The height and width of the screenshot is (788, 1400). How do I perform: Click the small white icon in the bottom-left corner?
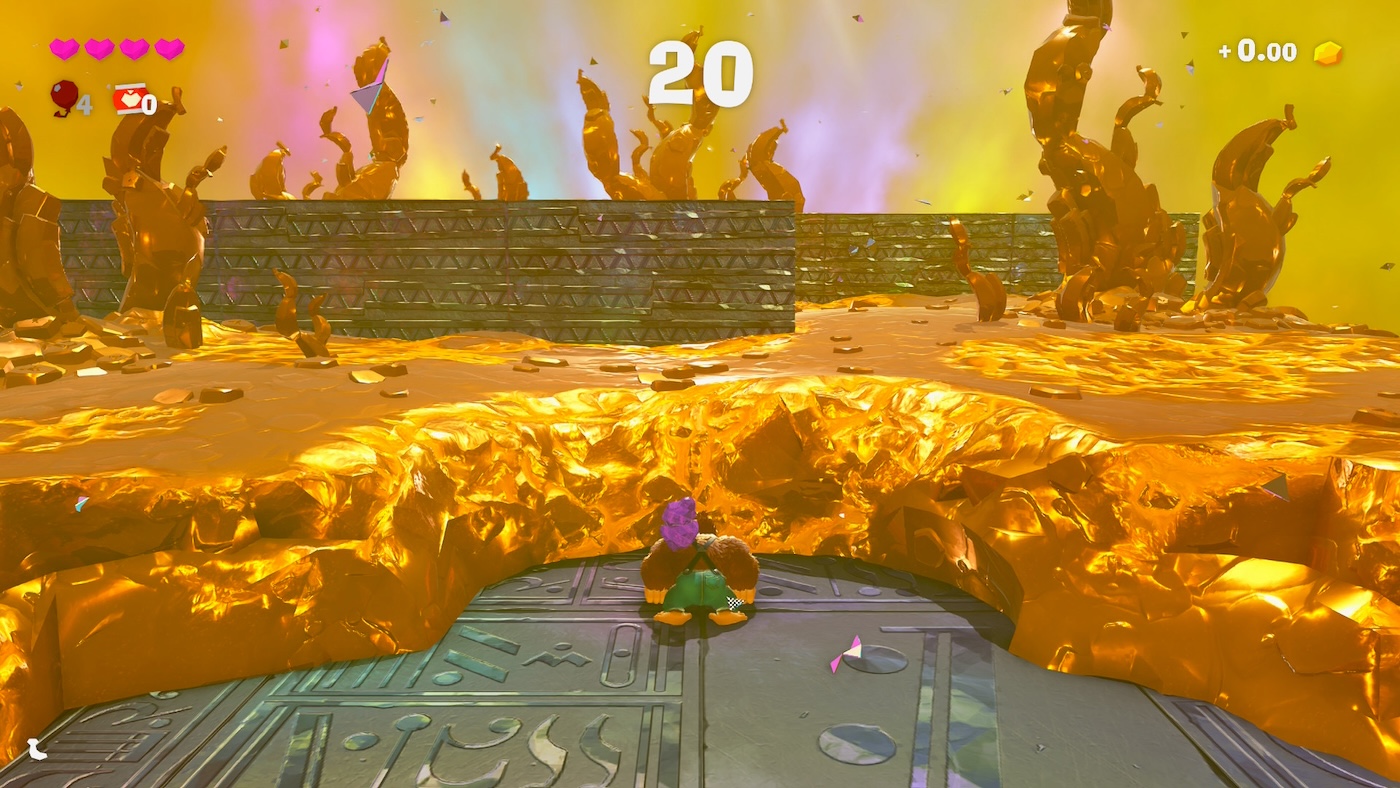point(37,748)
